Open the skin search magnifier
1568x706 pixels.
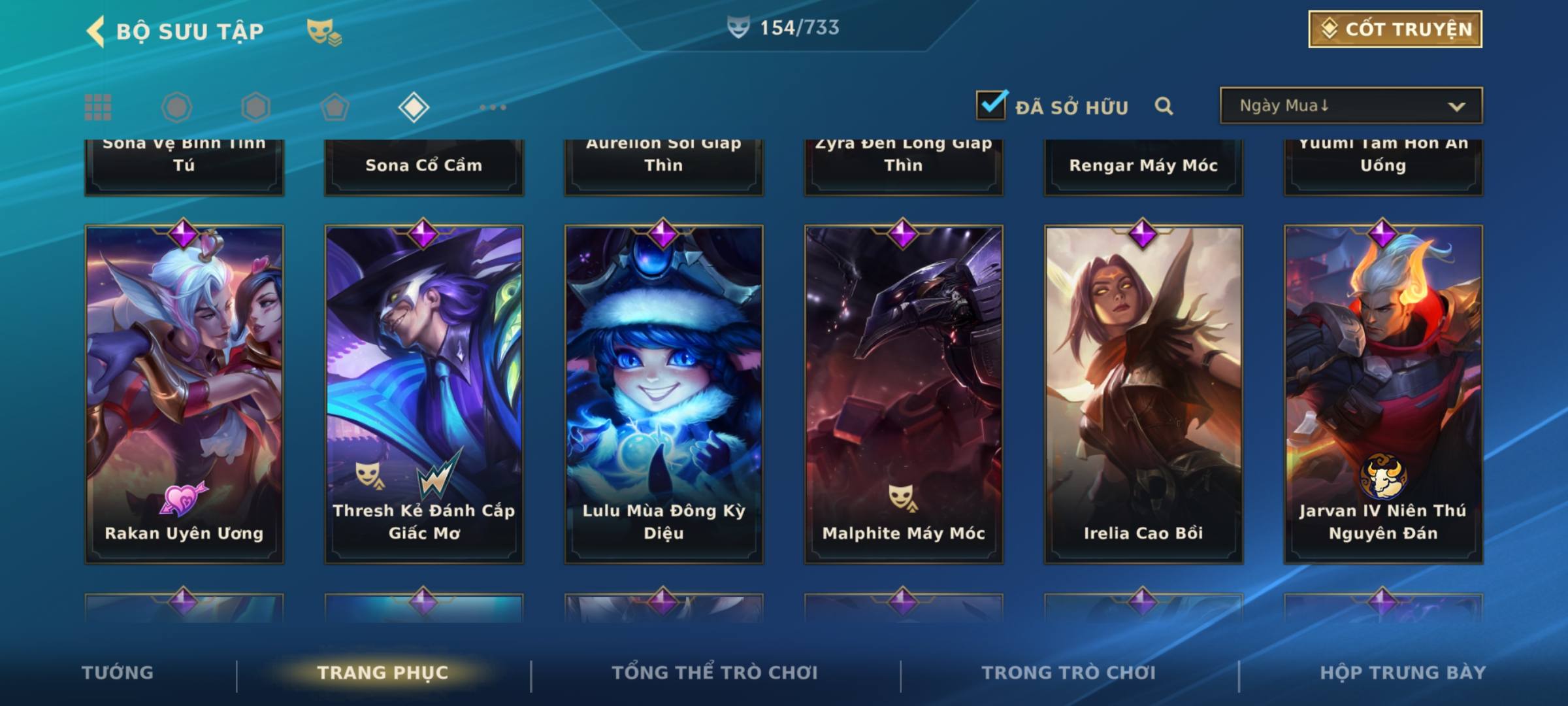1164,106
